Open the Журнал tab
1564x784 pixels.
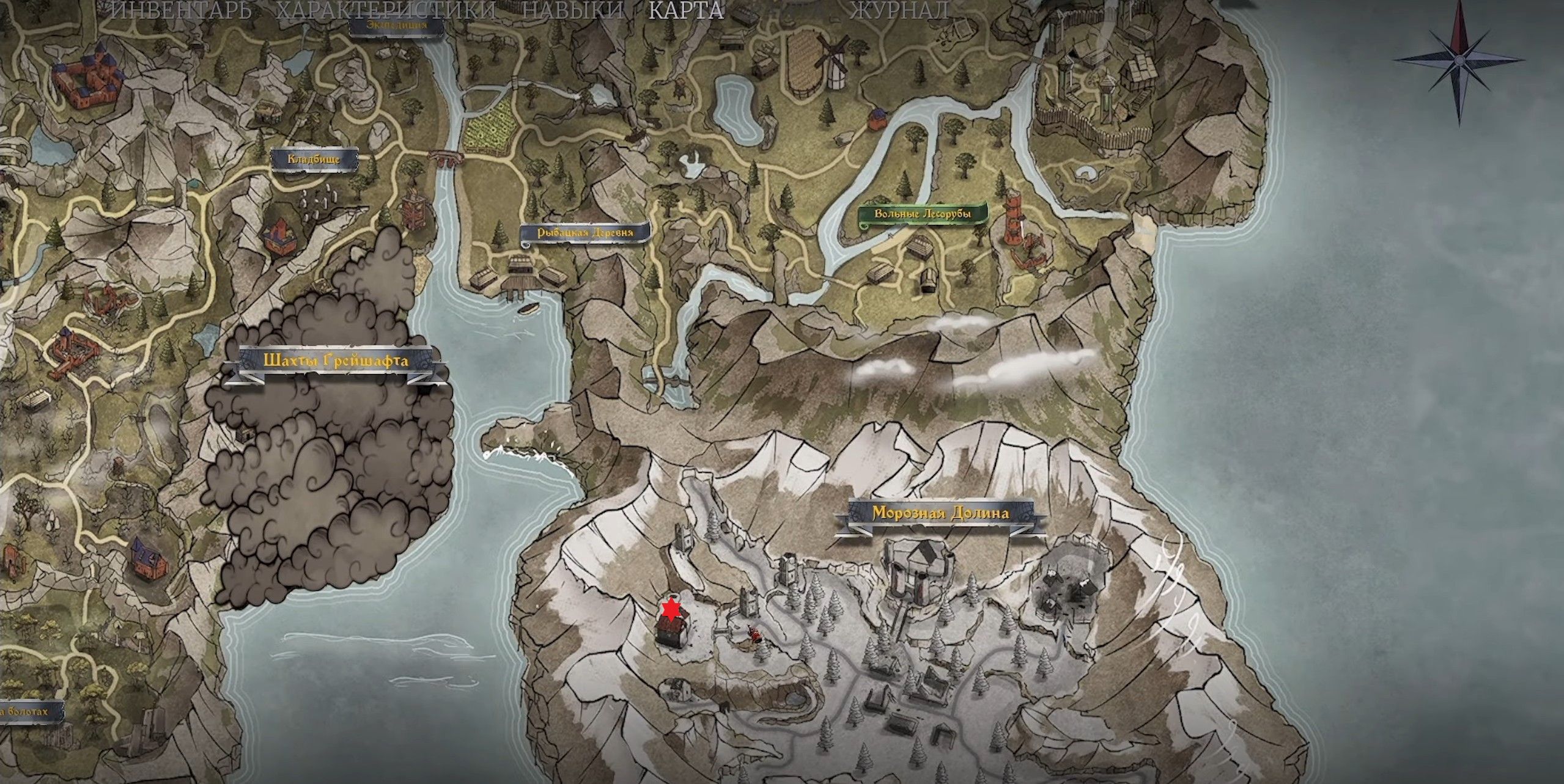coord(899,11)
